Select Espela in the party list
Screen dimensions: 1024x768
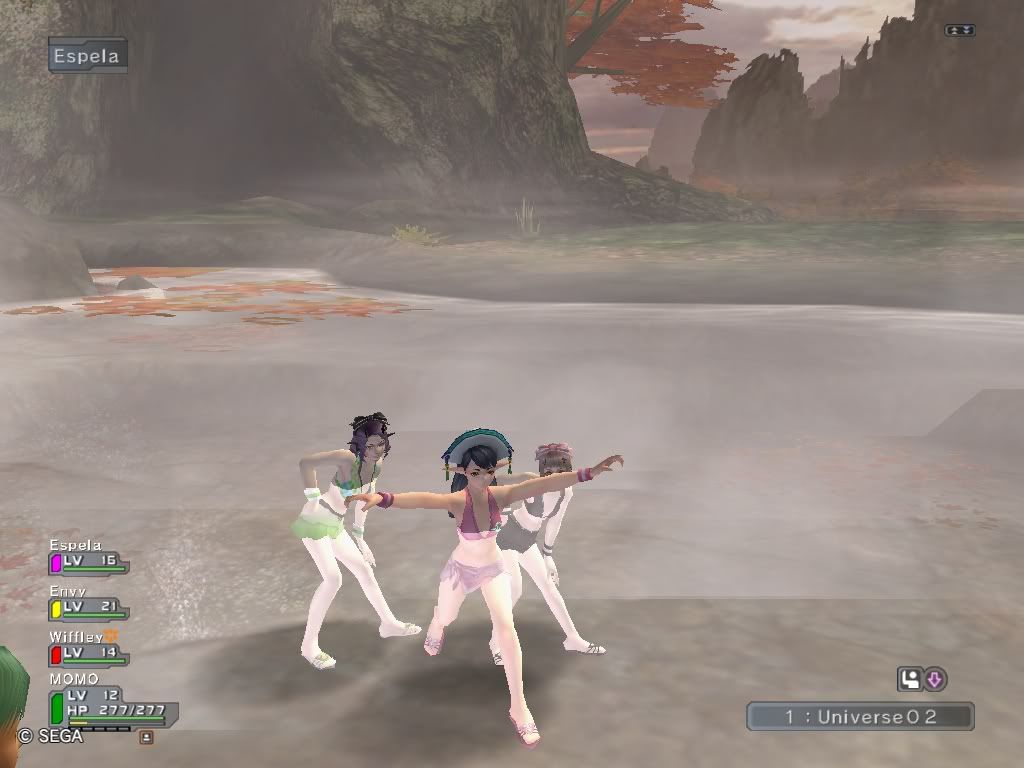[88, 561]
